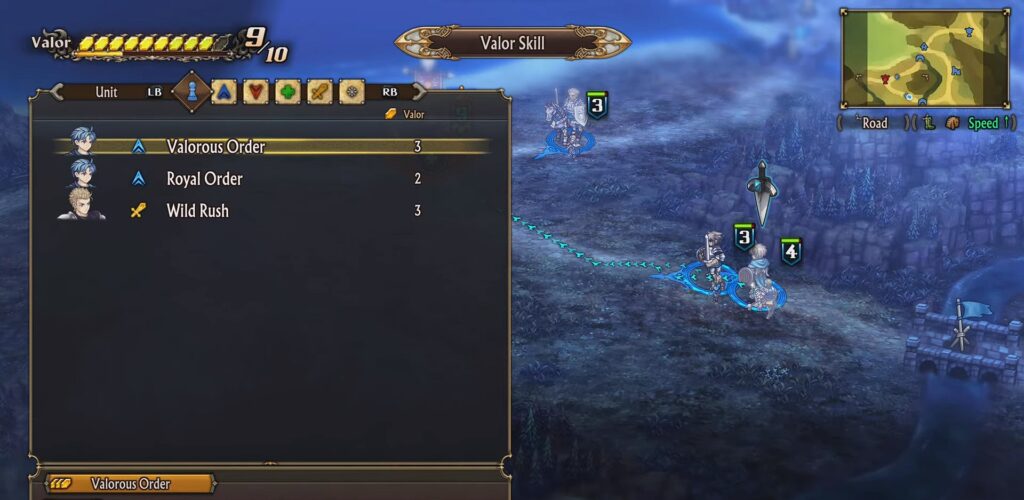1024x500 pixels.
Task: Click the battlefield minimap
Action: (x=925, y=57)
